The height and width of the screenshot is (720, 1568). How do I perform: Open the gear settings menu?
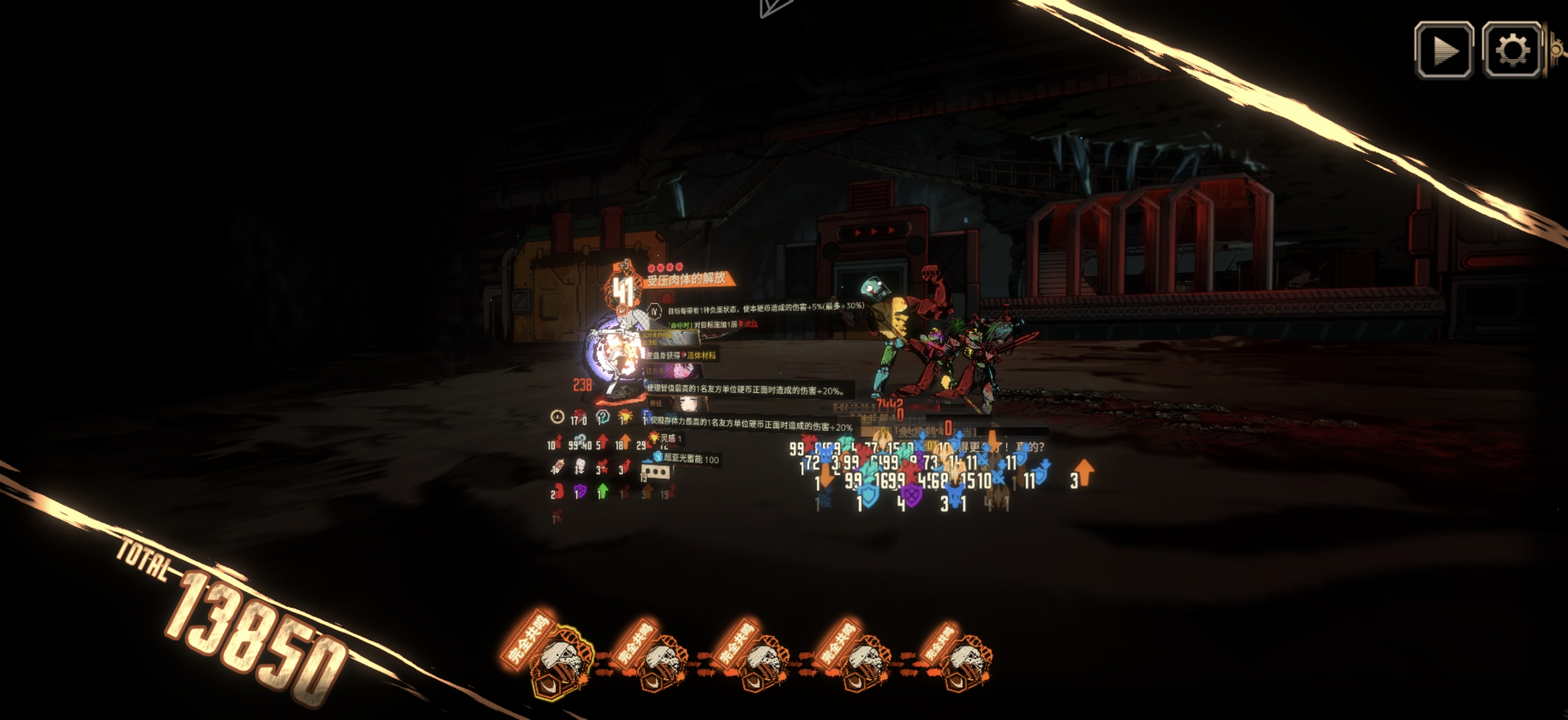[x=1511, y=50]
